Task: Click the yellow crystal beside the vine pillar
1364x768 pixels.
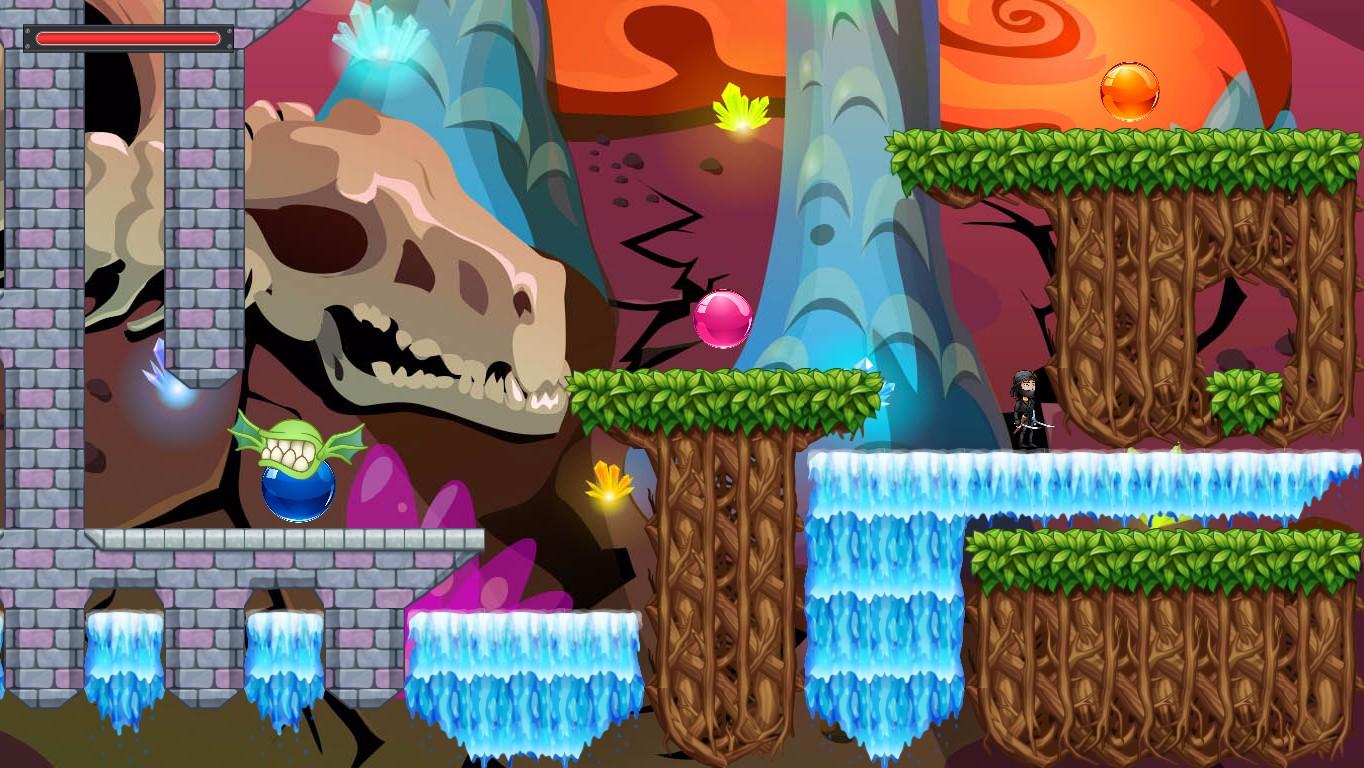Action: tap(607, 483)
